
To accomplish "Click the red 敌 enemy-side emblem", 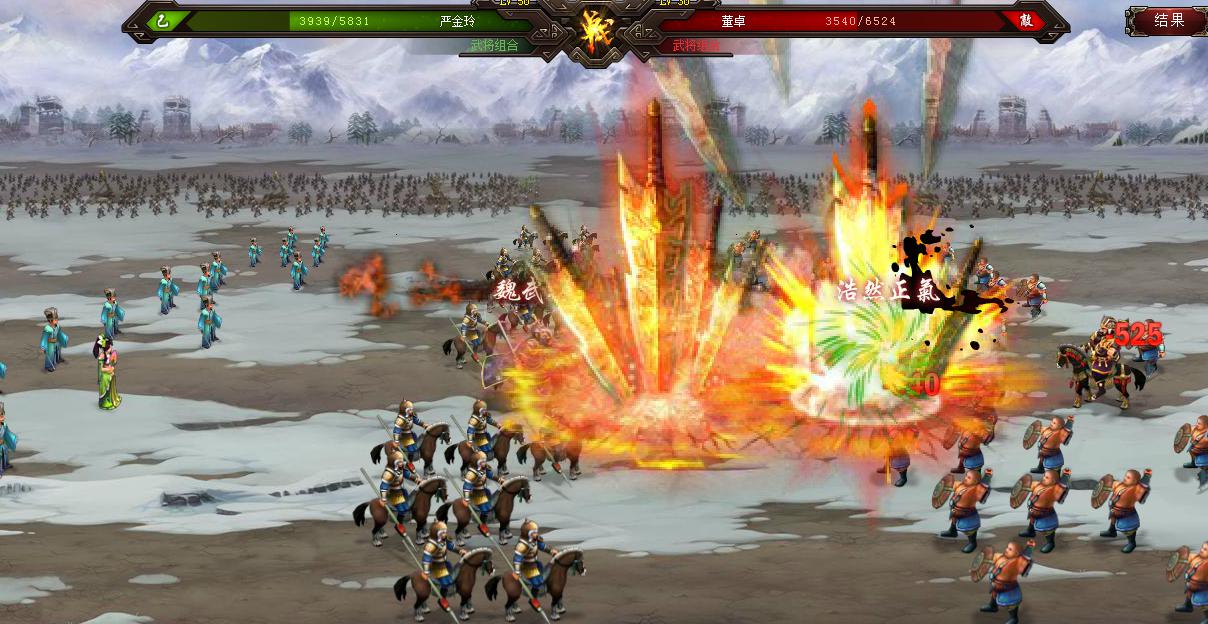I will point(1026,20).
